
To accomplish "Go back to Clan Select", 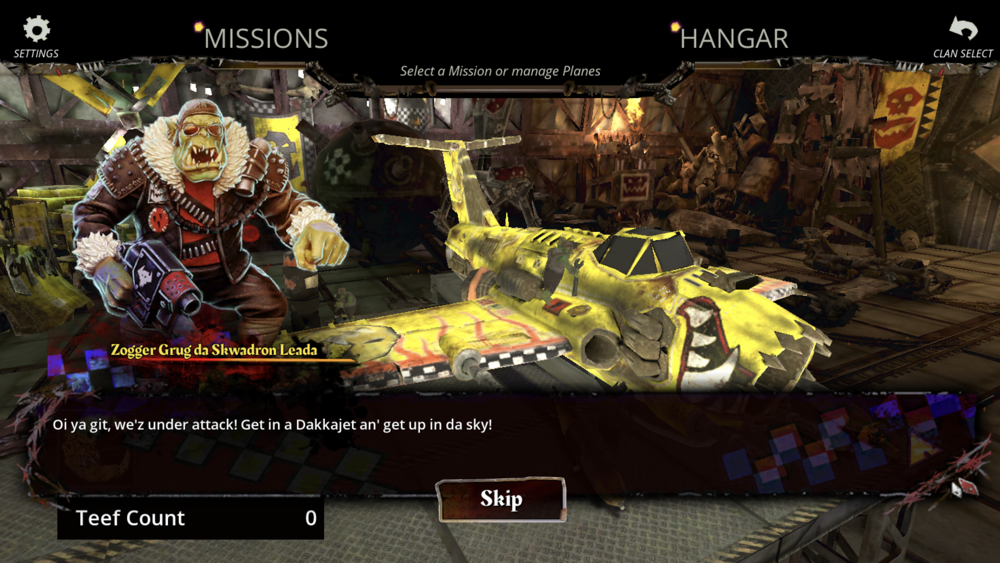I will point(962,35).
